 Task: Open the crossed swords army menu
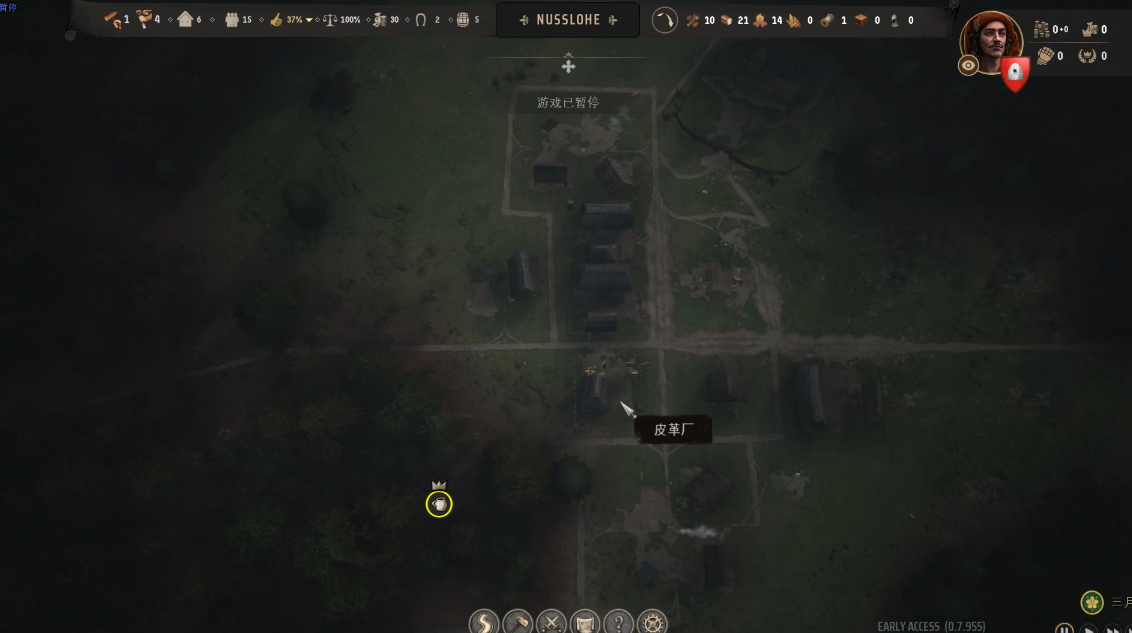coord(551,623)
